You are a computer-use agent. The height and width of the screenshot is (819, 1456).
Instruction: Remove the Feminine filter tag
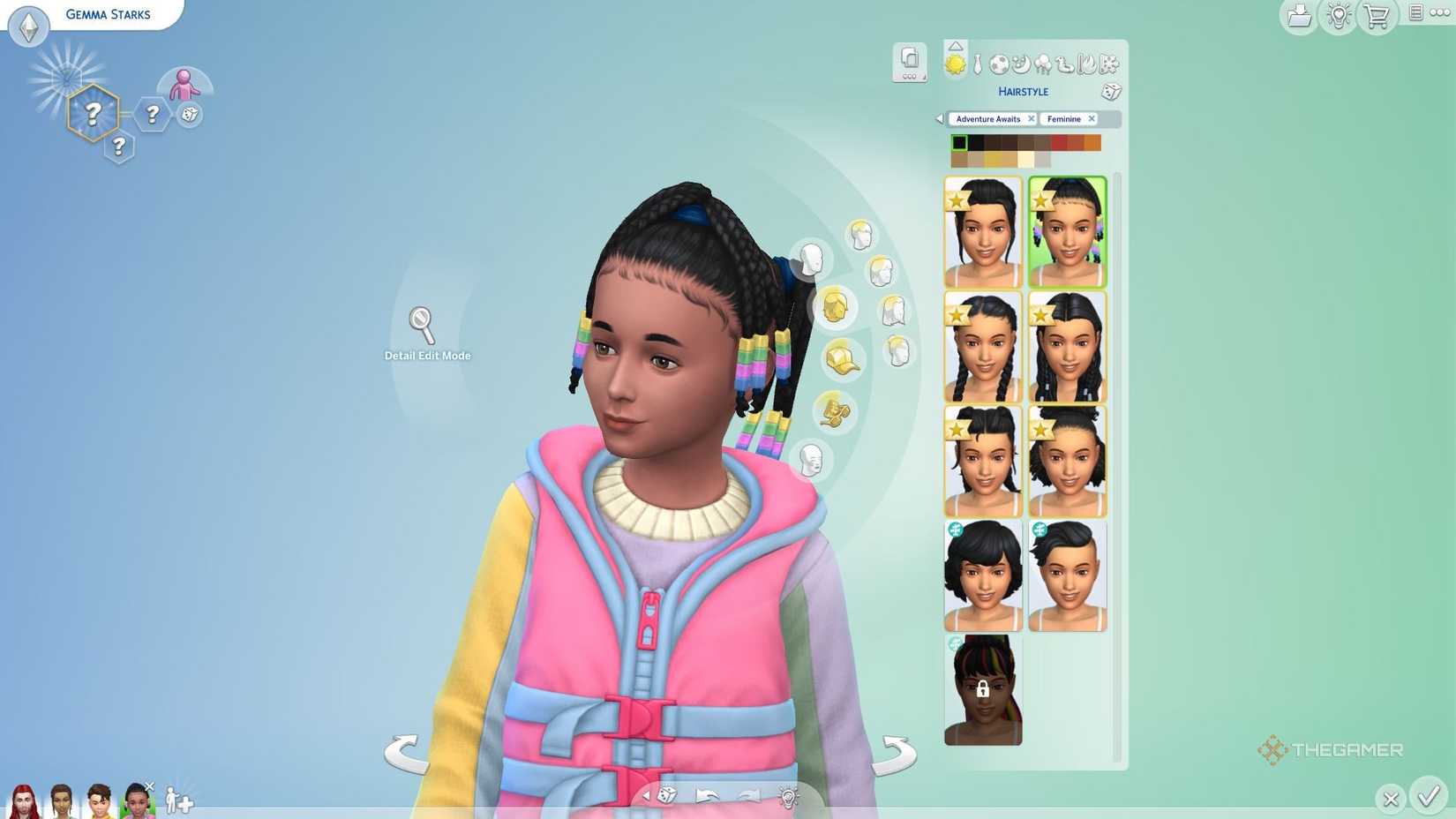(x=1092, y=118)
